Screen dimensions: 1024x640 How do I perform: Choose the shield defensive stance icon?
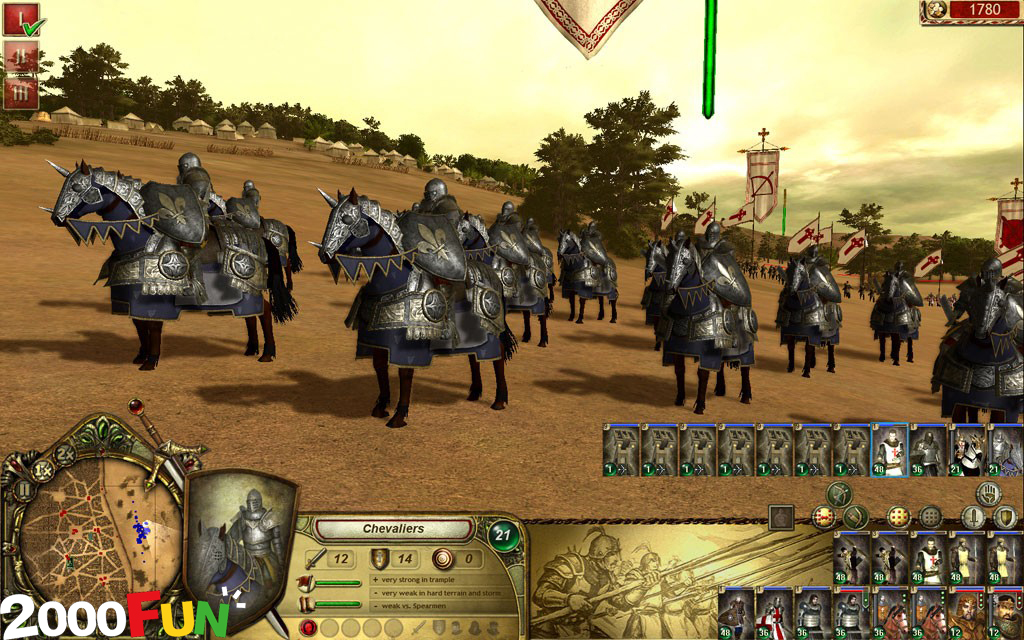(x=1005, y=517)
